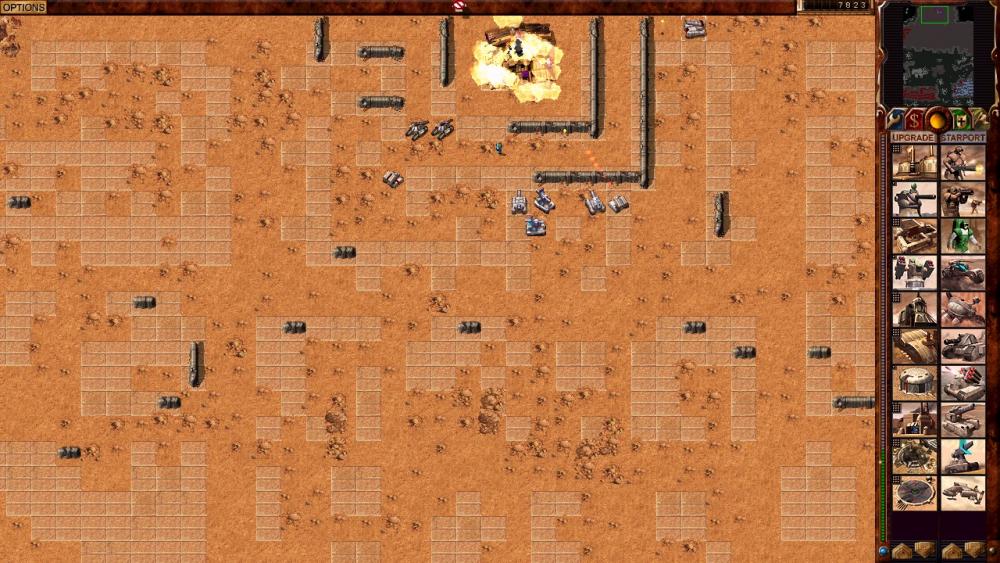This screenshot has width=1000, height=563.
Task: Build the missile tank with red rockets
Action: click(x=963, y=383)
